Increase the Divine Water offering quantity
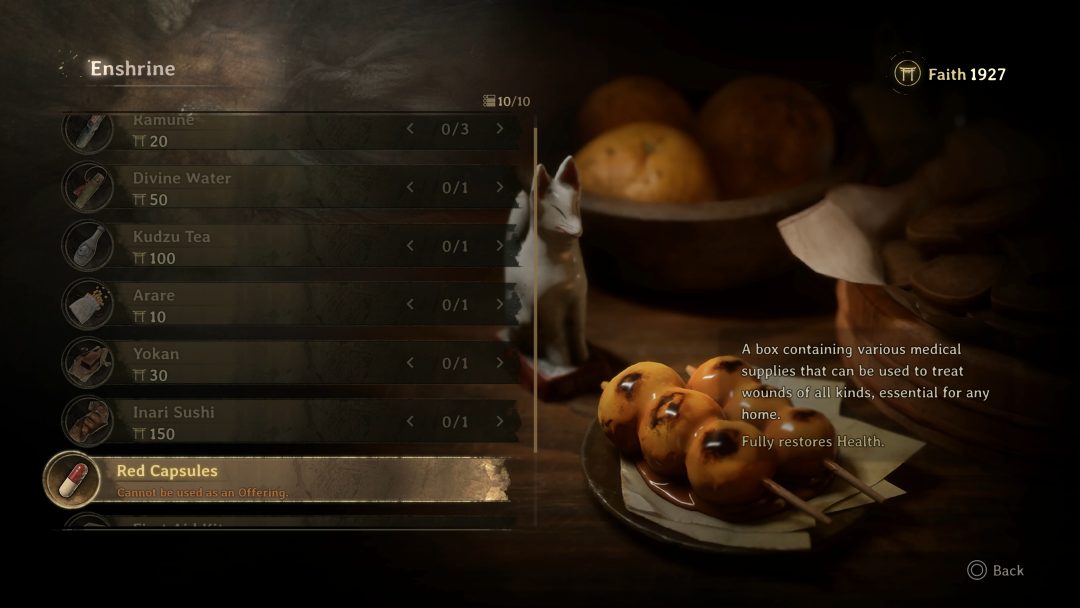This screenshot has width=1080, height=608. click(500, 188)
